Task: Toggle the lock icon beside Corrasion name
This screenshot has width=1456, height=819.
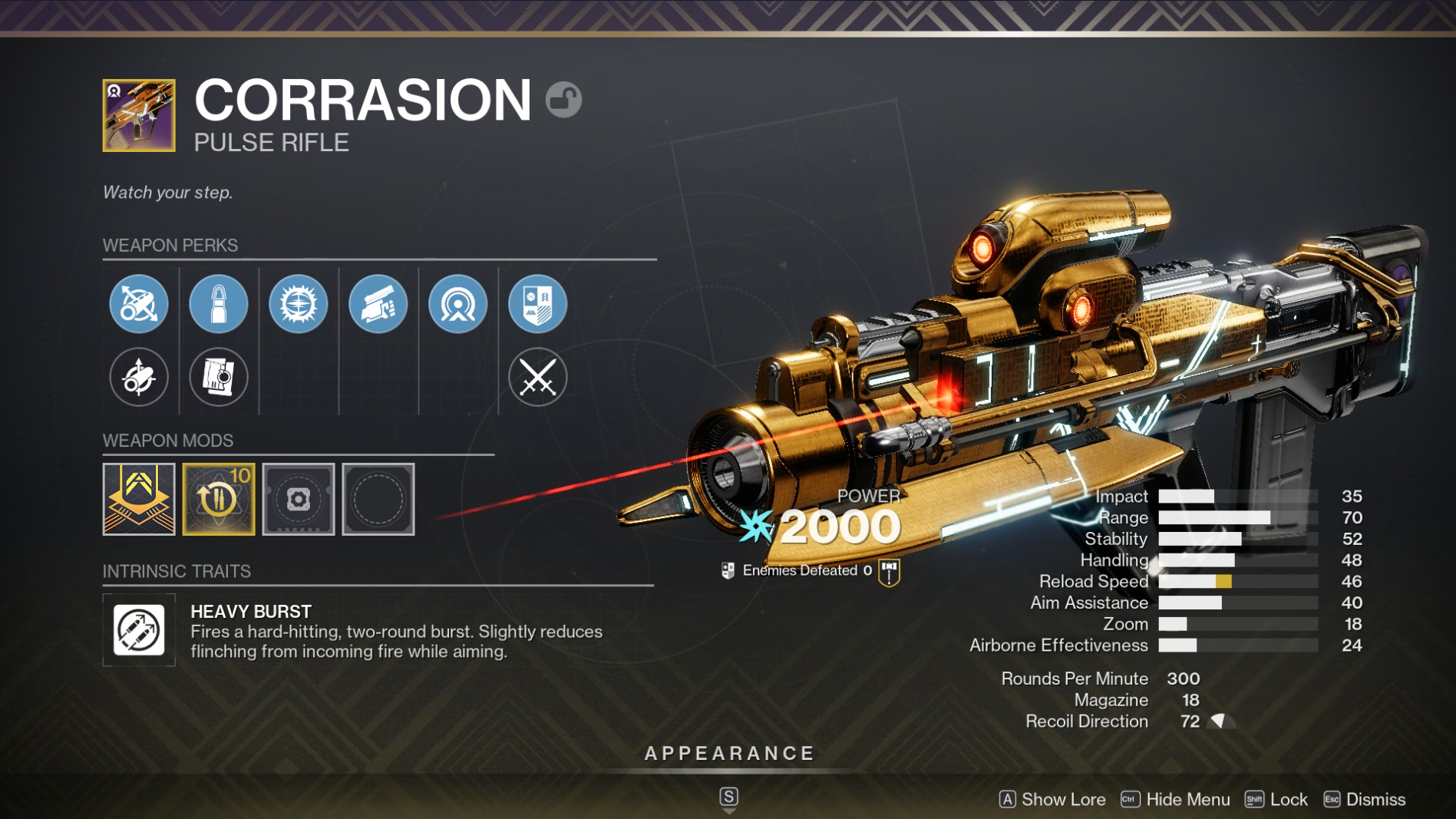Action: point(564,100)
